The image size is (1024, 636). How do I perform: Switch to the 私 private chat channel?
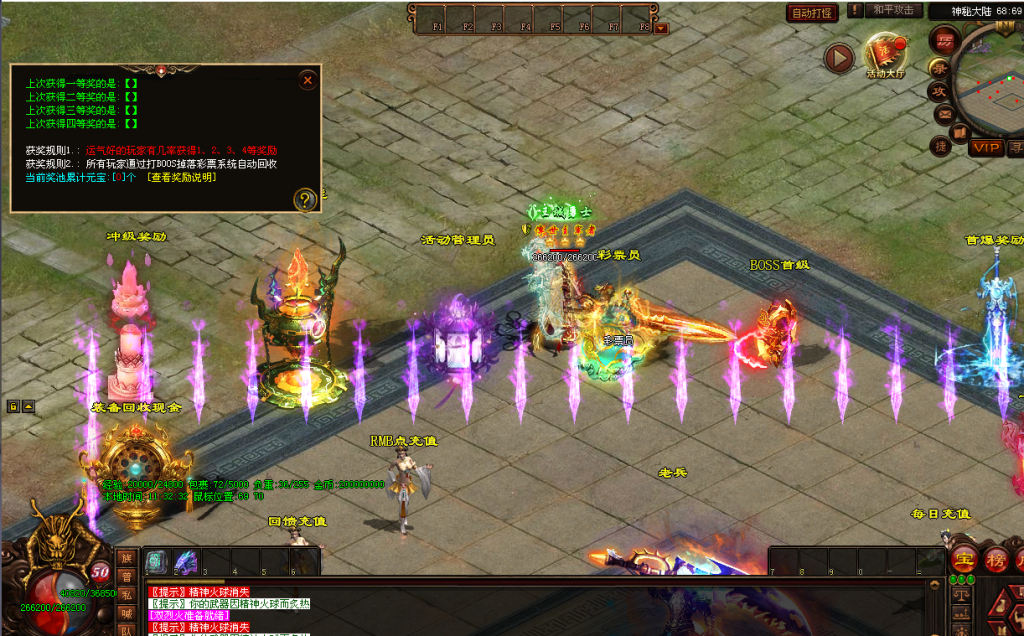[127, 595]
